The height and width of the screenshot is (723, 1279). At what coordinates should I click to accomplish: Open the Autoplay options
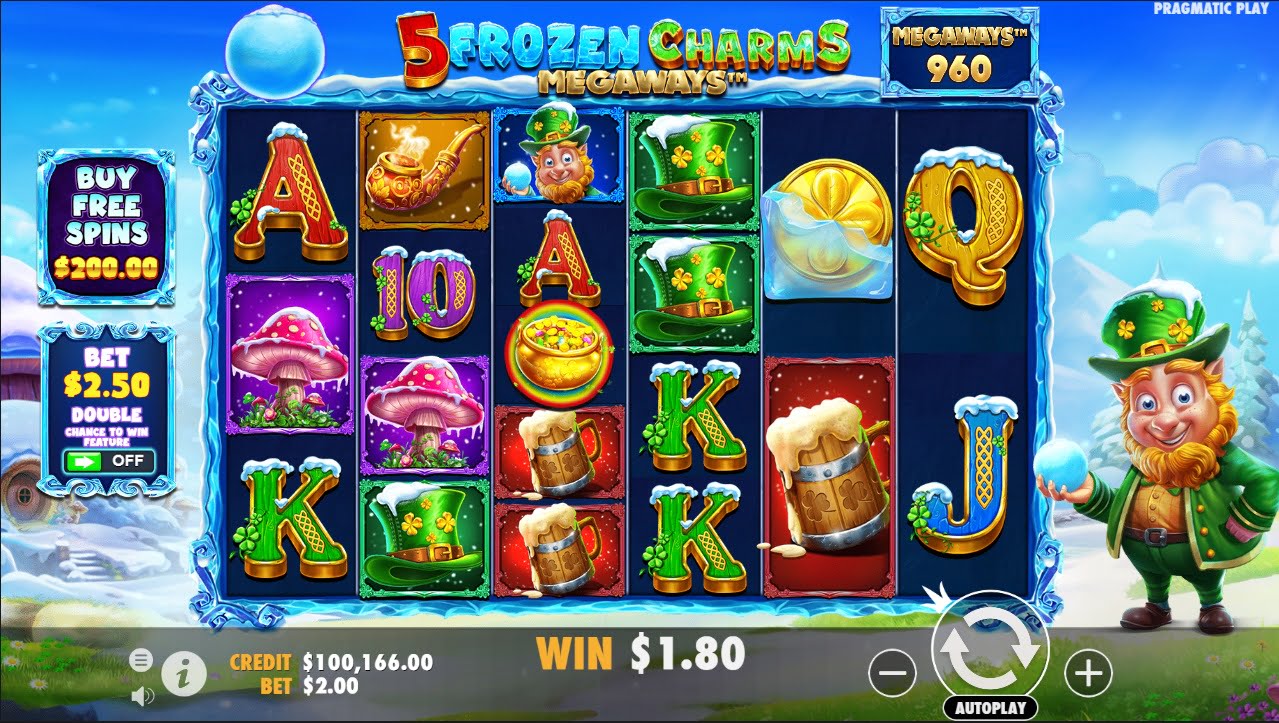coord(989,708)
